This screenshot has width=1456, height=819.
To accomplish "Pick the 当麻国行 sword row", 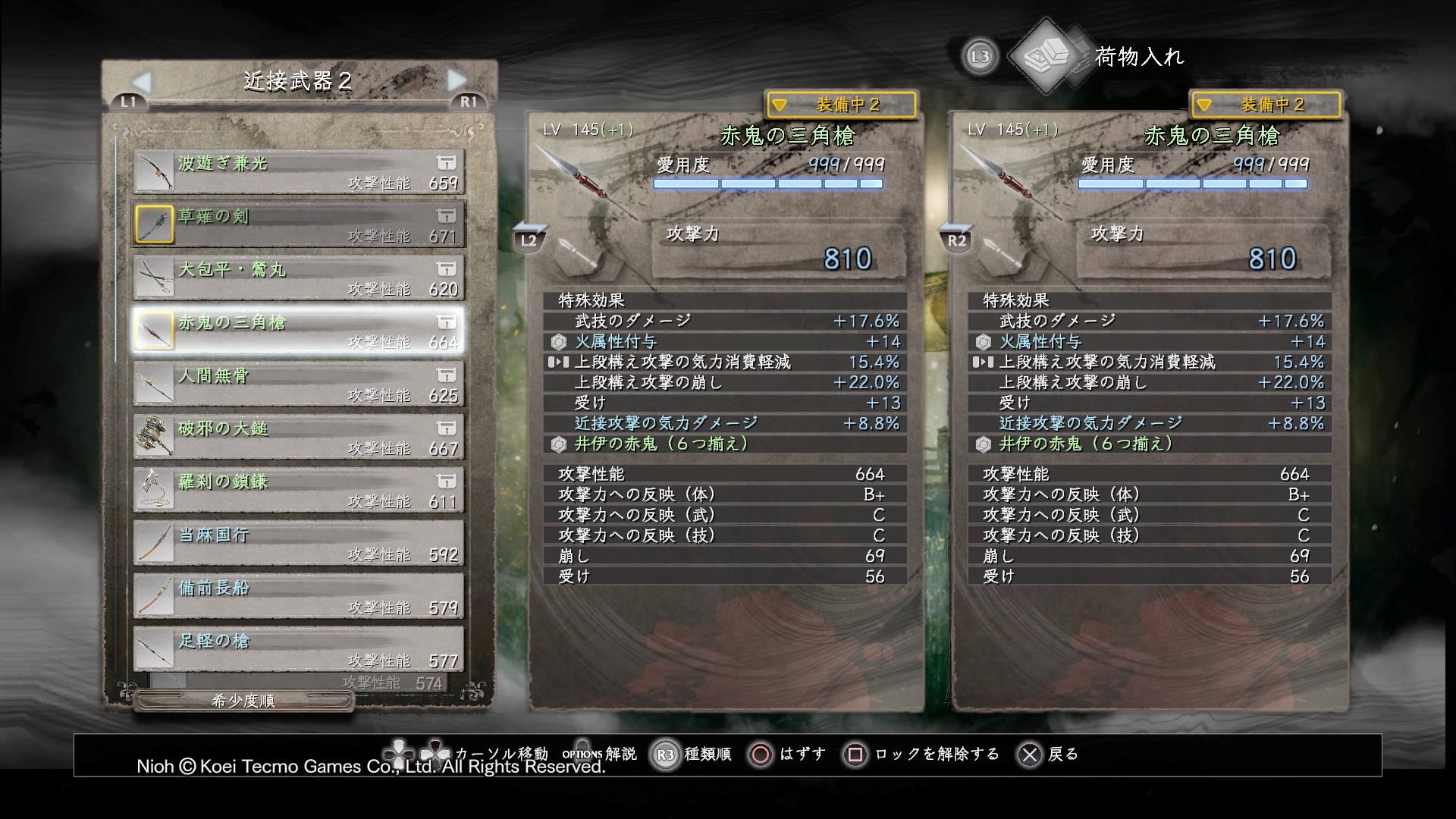I will 298,543.
